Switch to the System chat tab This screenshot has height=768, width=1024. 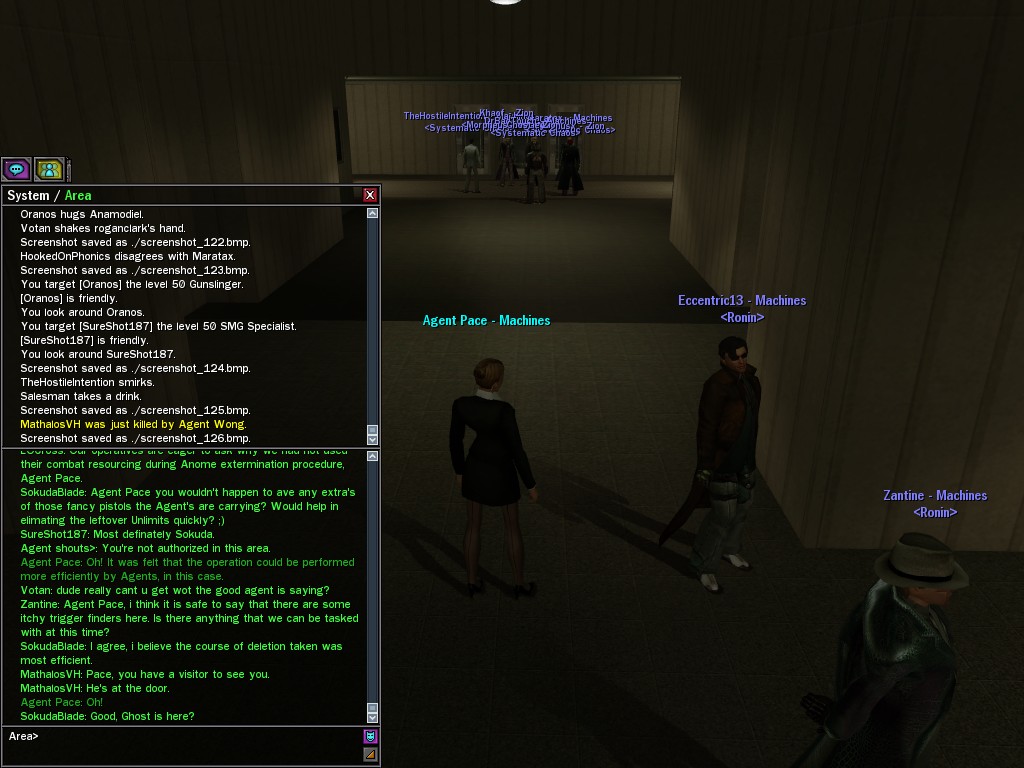point(28,196)
